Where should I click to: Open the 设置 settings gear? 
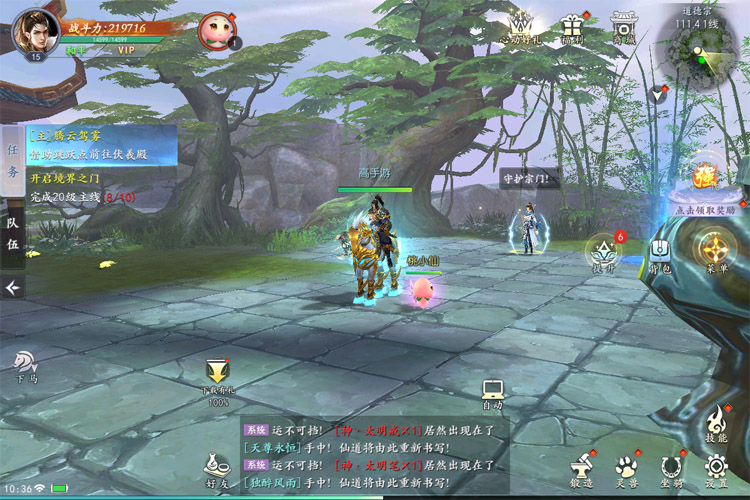[715, 469]
